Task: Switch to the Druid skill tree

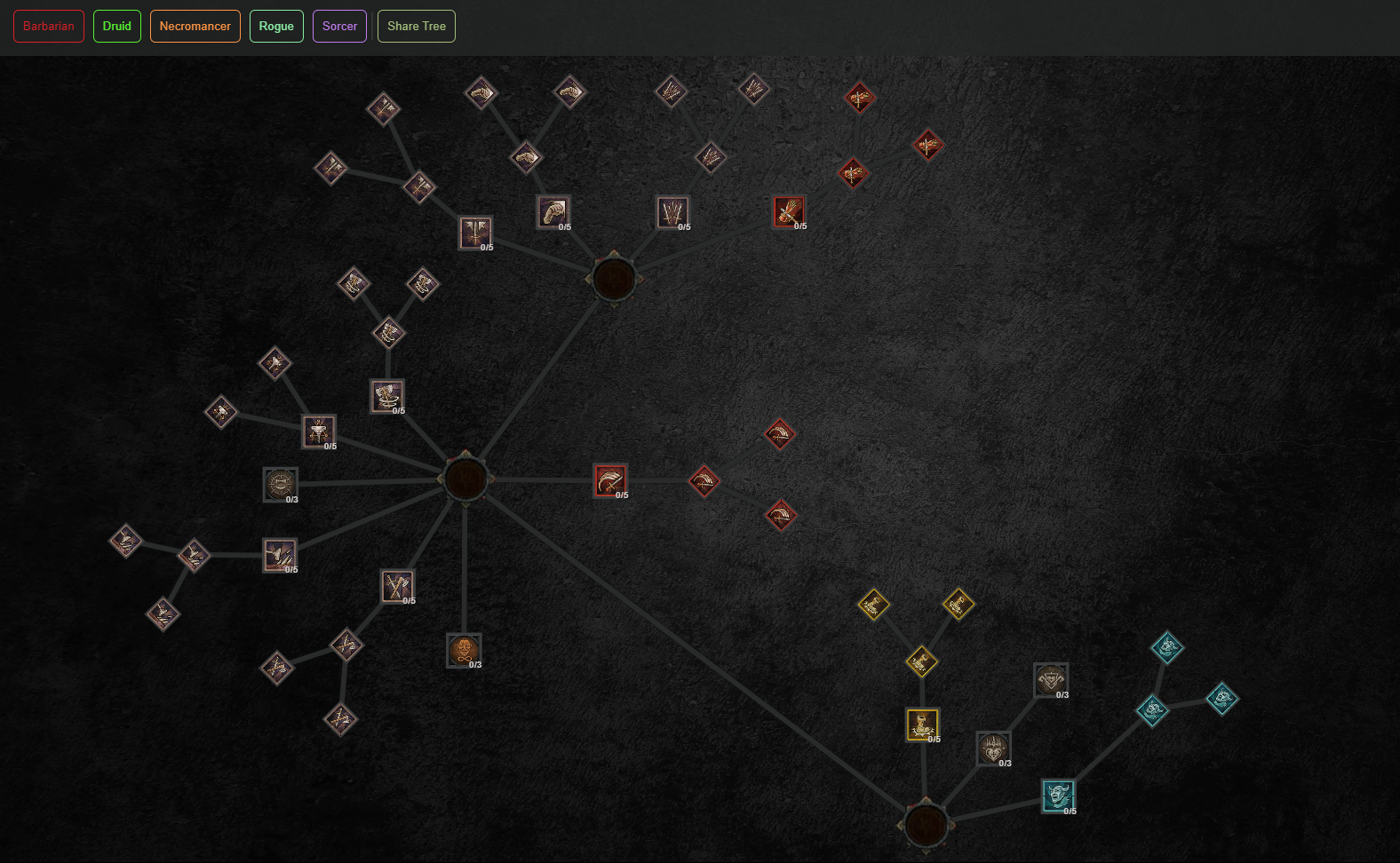Action: (x=116, y=26)
